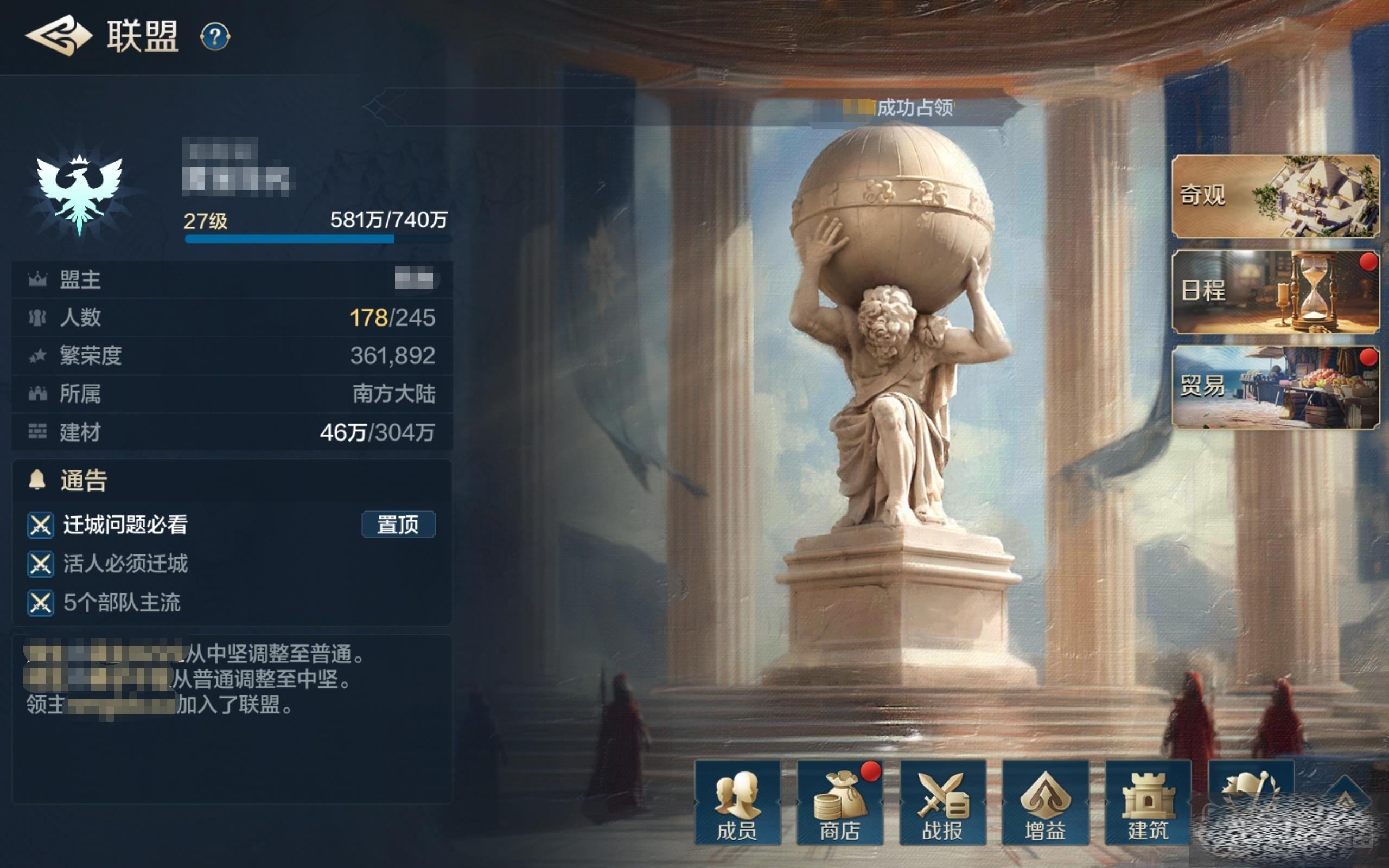Open the 活人必须迁城 announcement

click(125, 564)
